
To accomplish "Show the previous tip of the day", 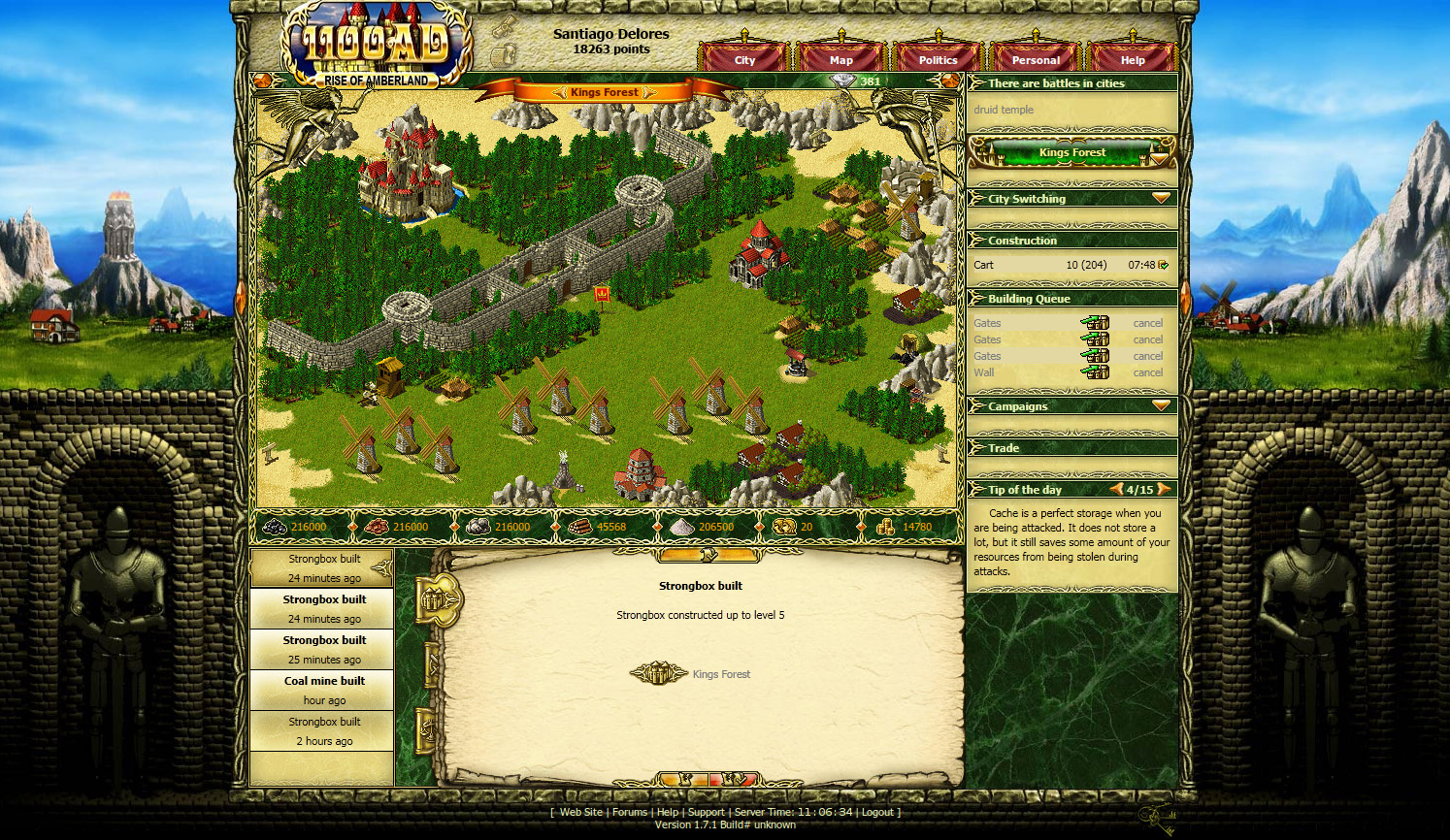I will (1117, 490).
